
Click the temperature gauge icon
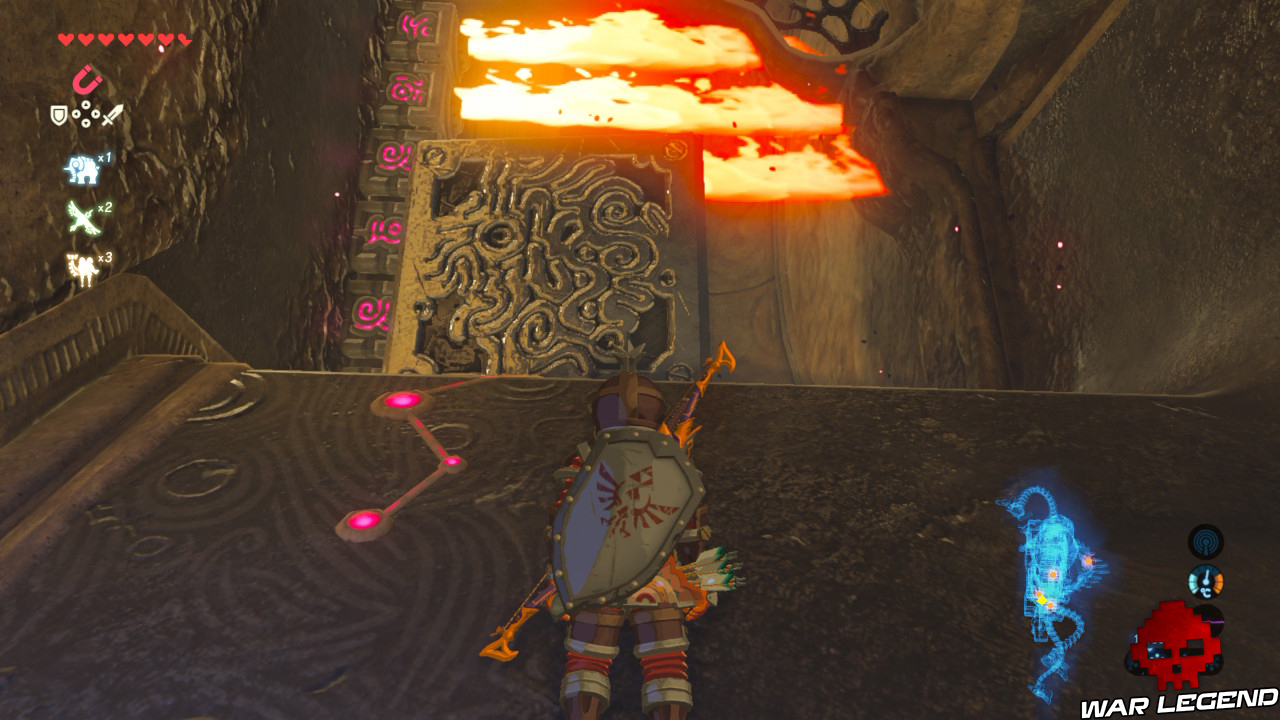tap(1205, 582)
